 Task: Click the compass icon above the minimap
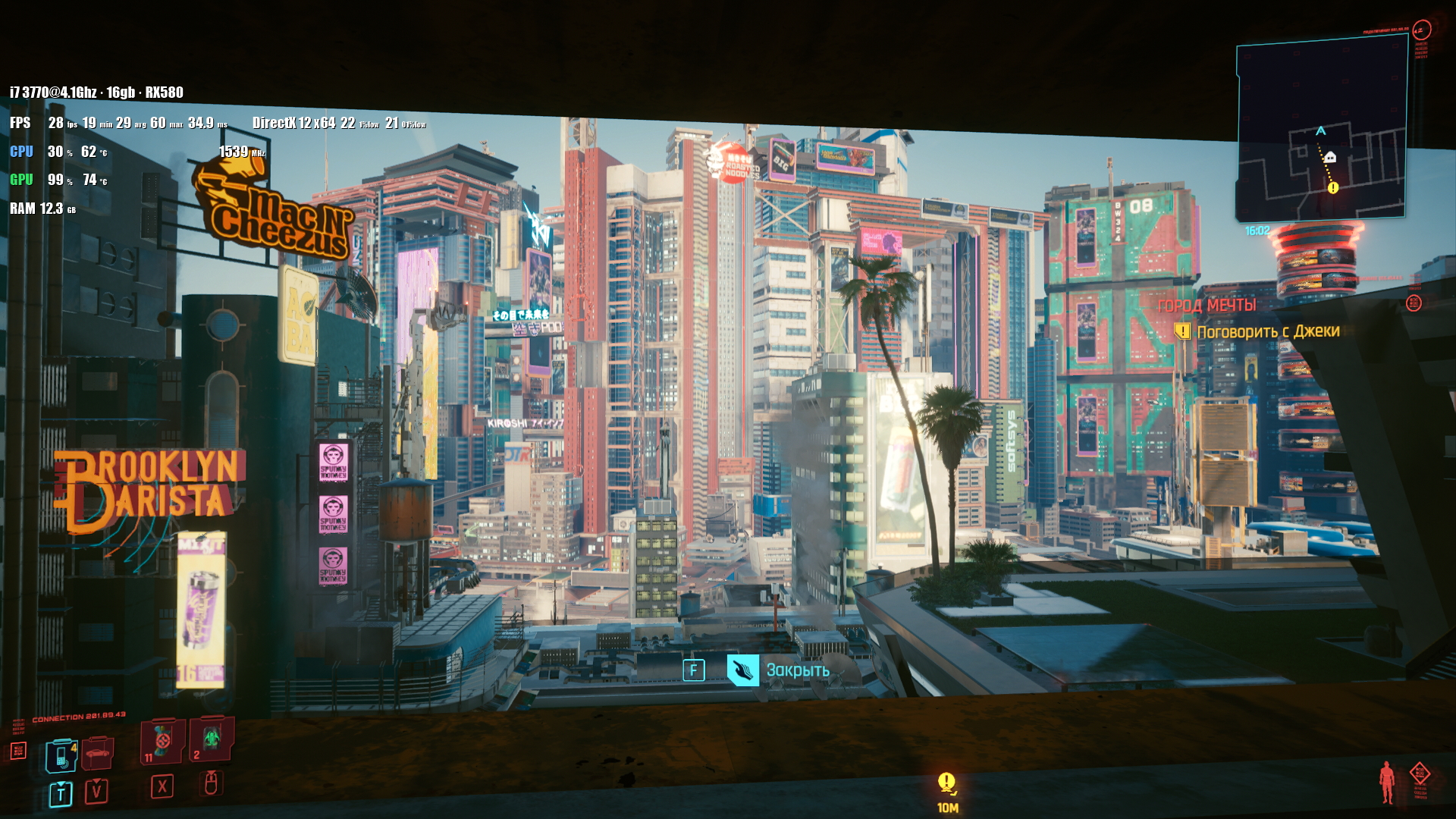[x=1421, y=30]
